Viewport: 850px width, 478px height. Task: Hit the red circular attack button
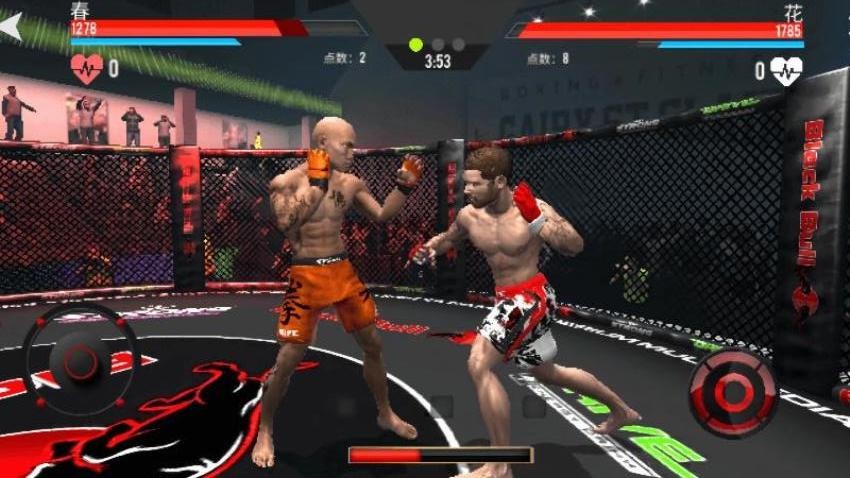click(734, 391)
